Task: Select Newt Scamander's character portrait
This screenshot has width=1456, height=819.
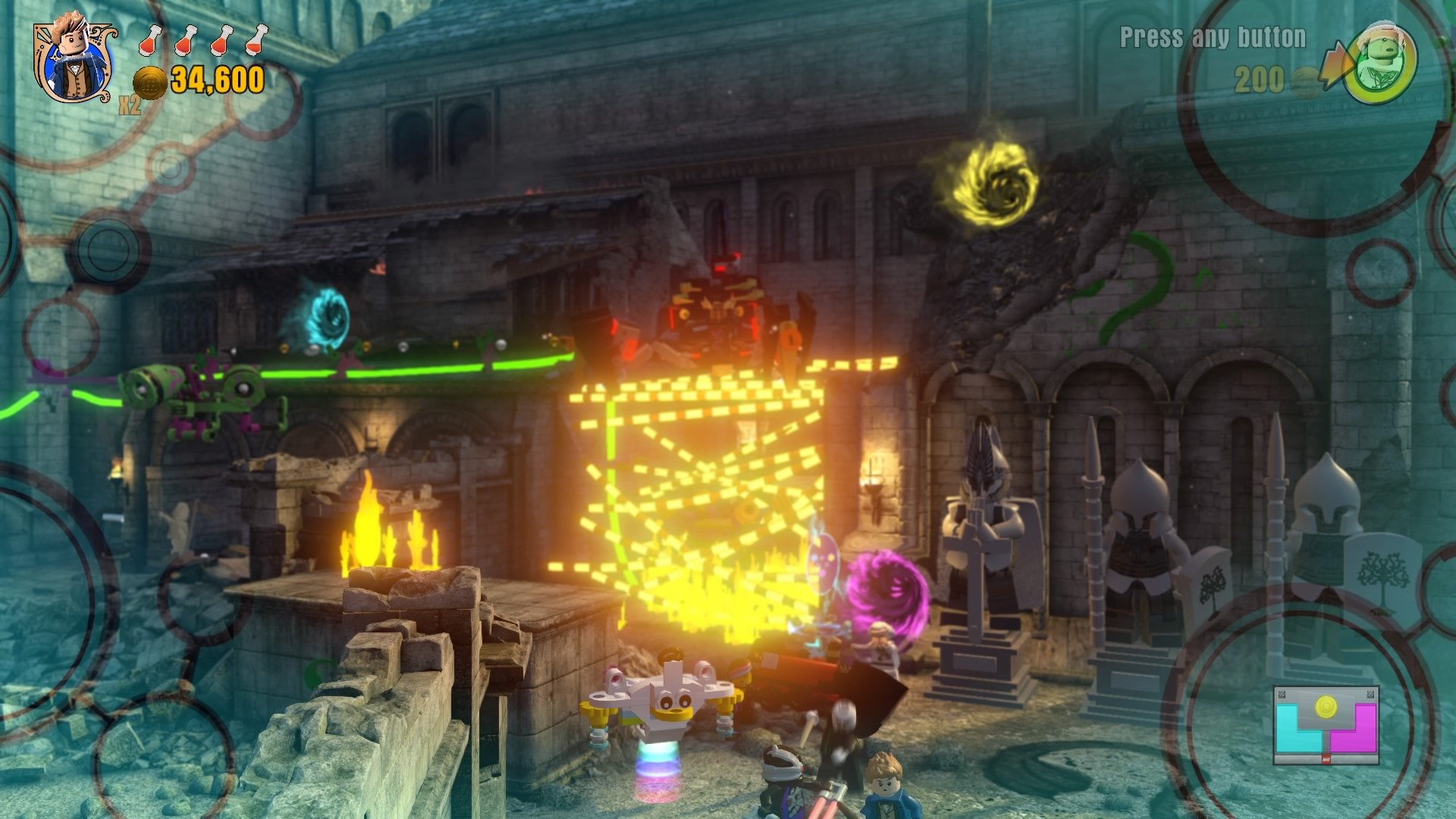Action: (72, 57)
